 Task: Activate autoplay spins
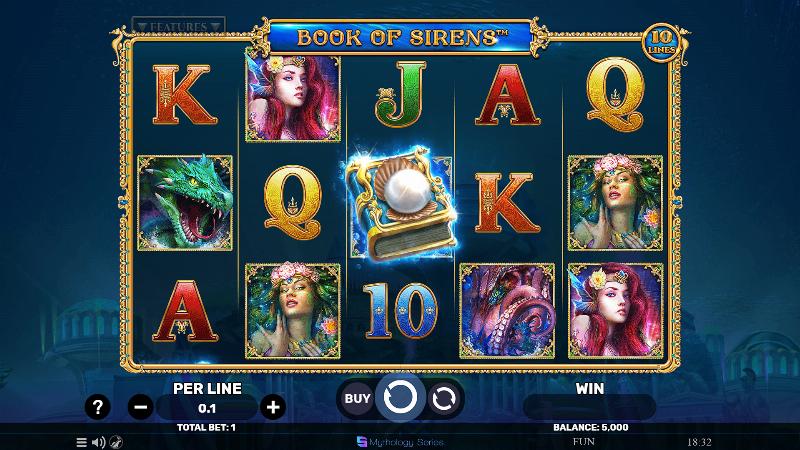tap(443, 398)
